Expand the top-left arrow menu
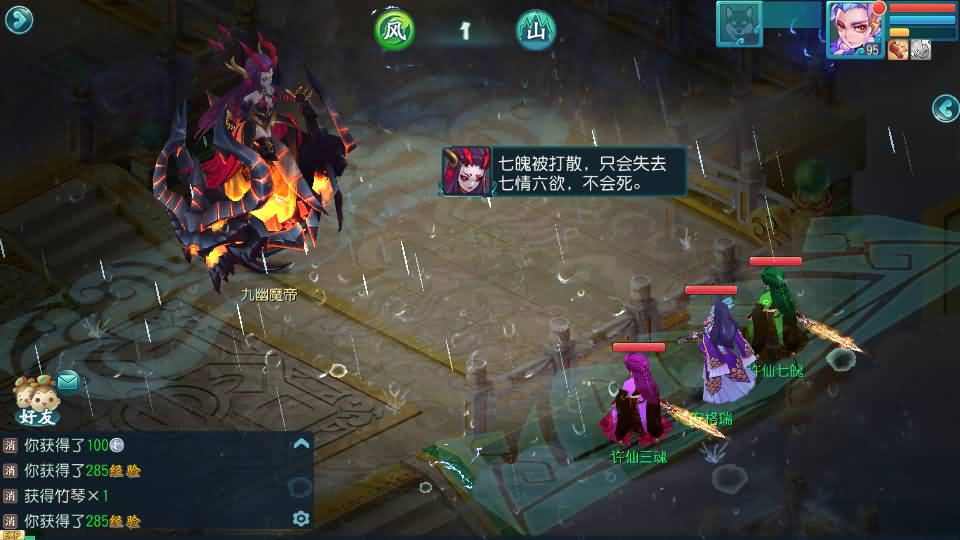This screenshot has height=540, width=960. [x=18, y=20]
